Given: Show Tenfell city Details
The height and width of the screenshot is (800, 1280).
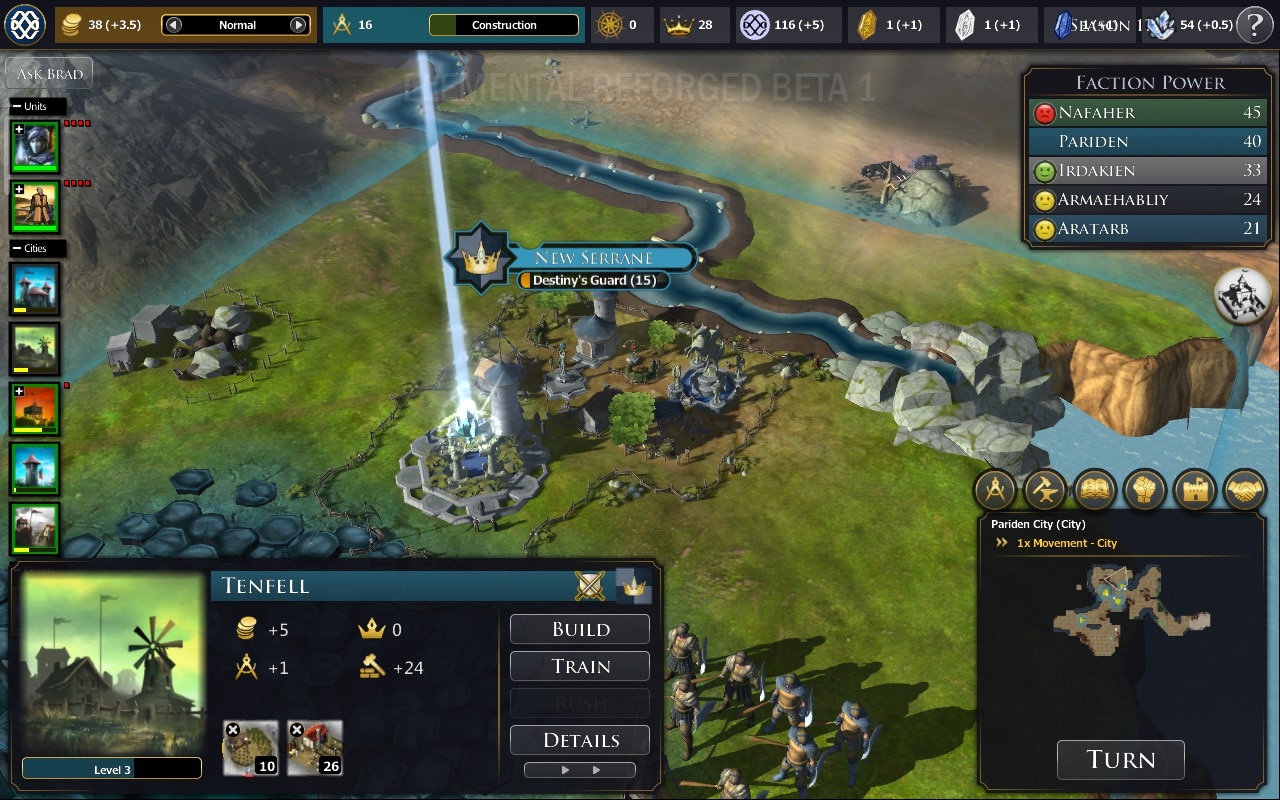Looking at the screenshot, I should click(580, 740).
